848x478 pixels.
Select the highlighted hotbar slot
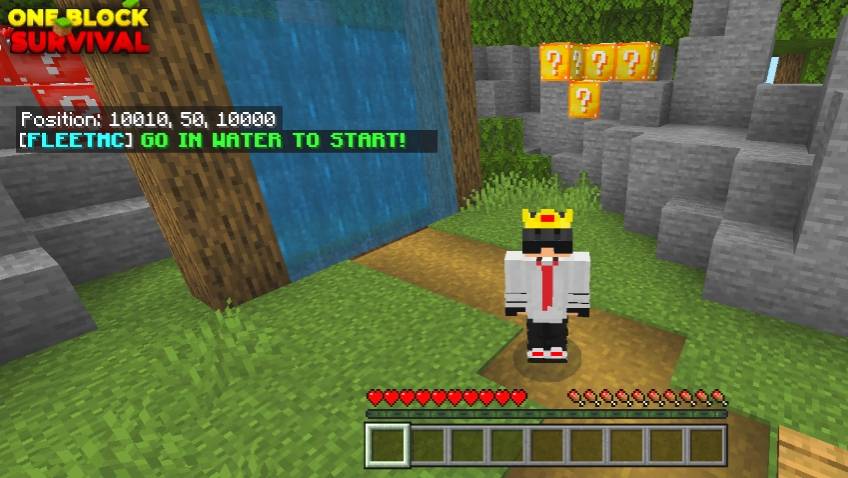387,444
